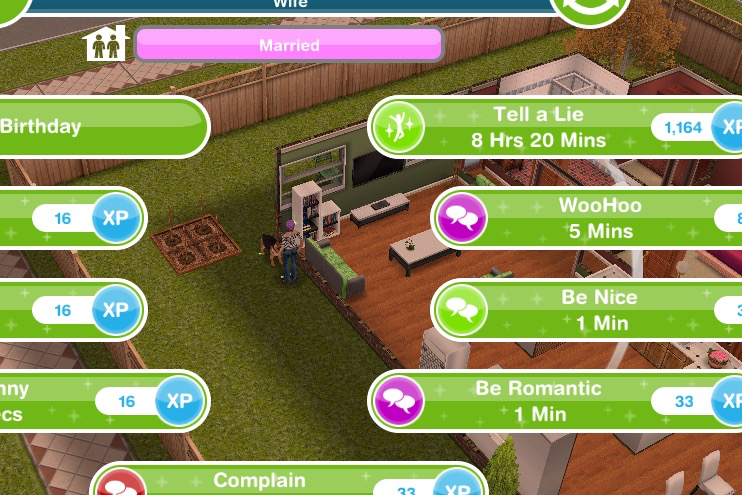Choose the Be Romantic option
Viewport: 742px width, 495px height.
coord(538,401)
